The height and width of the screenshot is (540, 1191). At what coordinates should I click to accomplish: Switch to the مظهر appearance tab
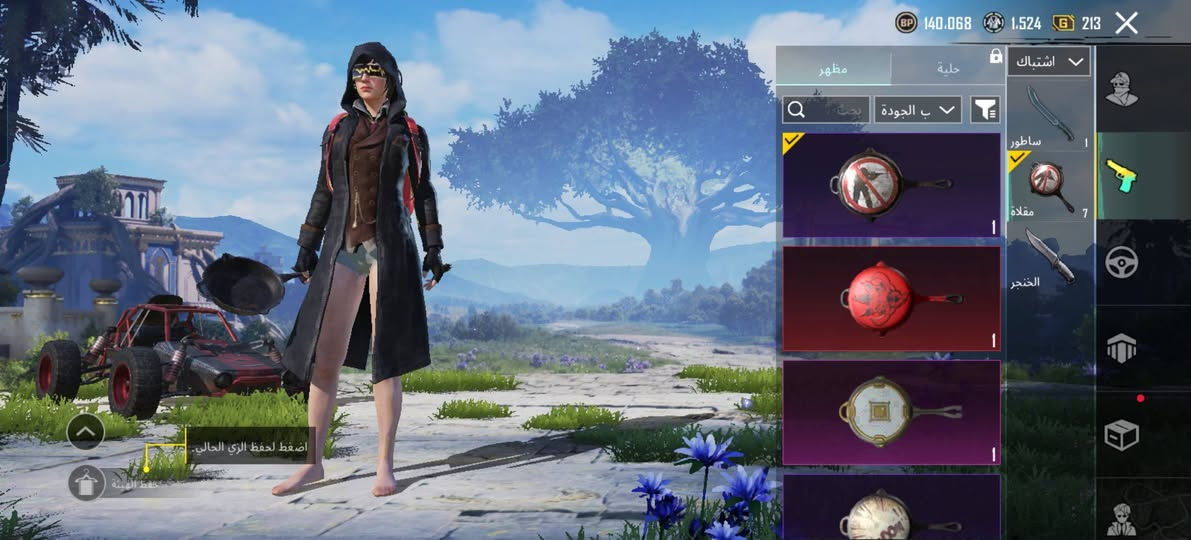834,68
